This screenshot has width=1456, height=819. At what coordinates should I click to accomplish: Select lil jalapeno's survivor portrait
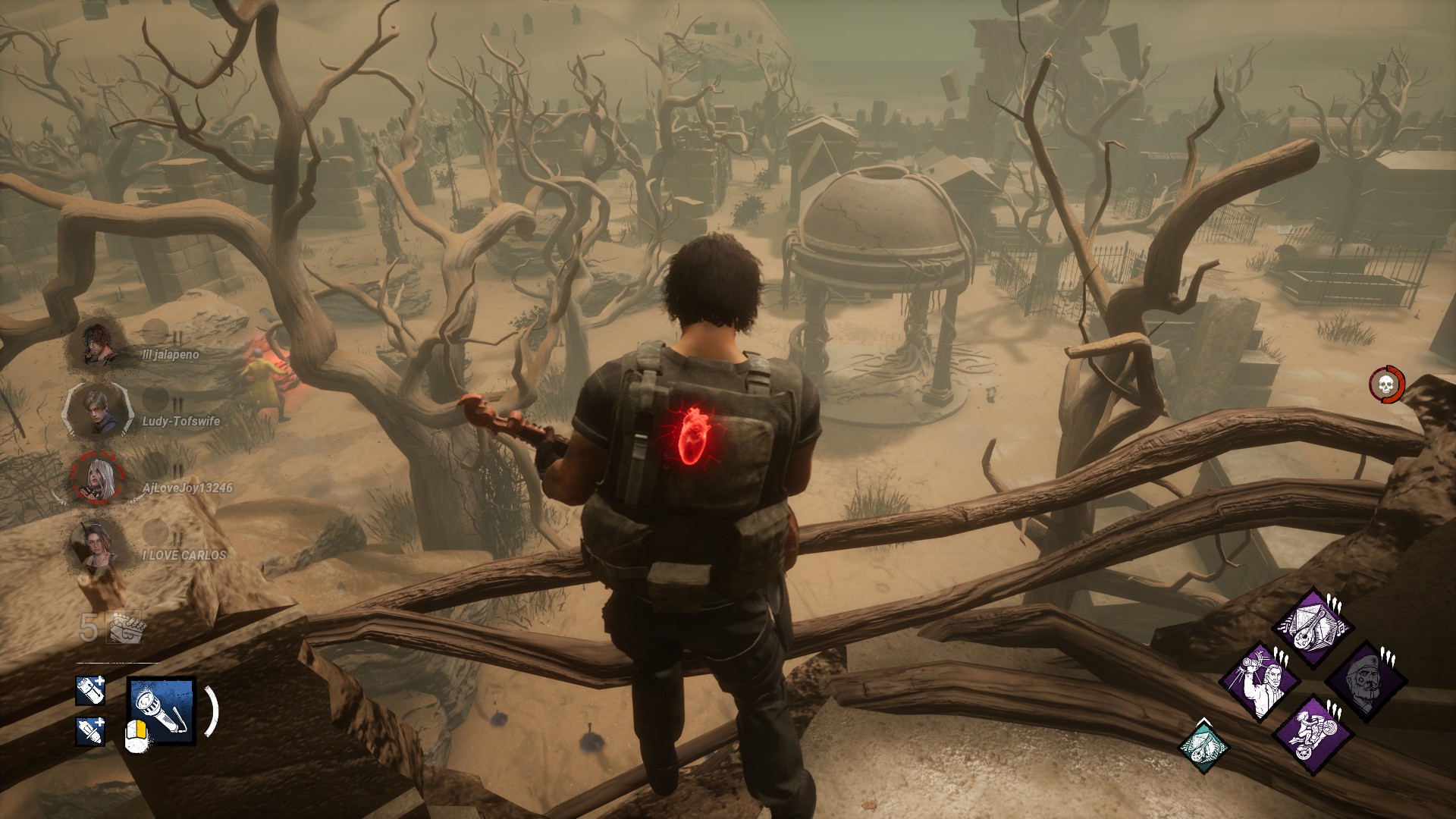click(98, 345)
